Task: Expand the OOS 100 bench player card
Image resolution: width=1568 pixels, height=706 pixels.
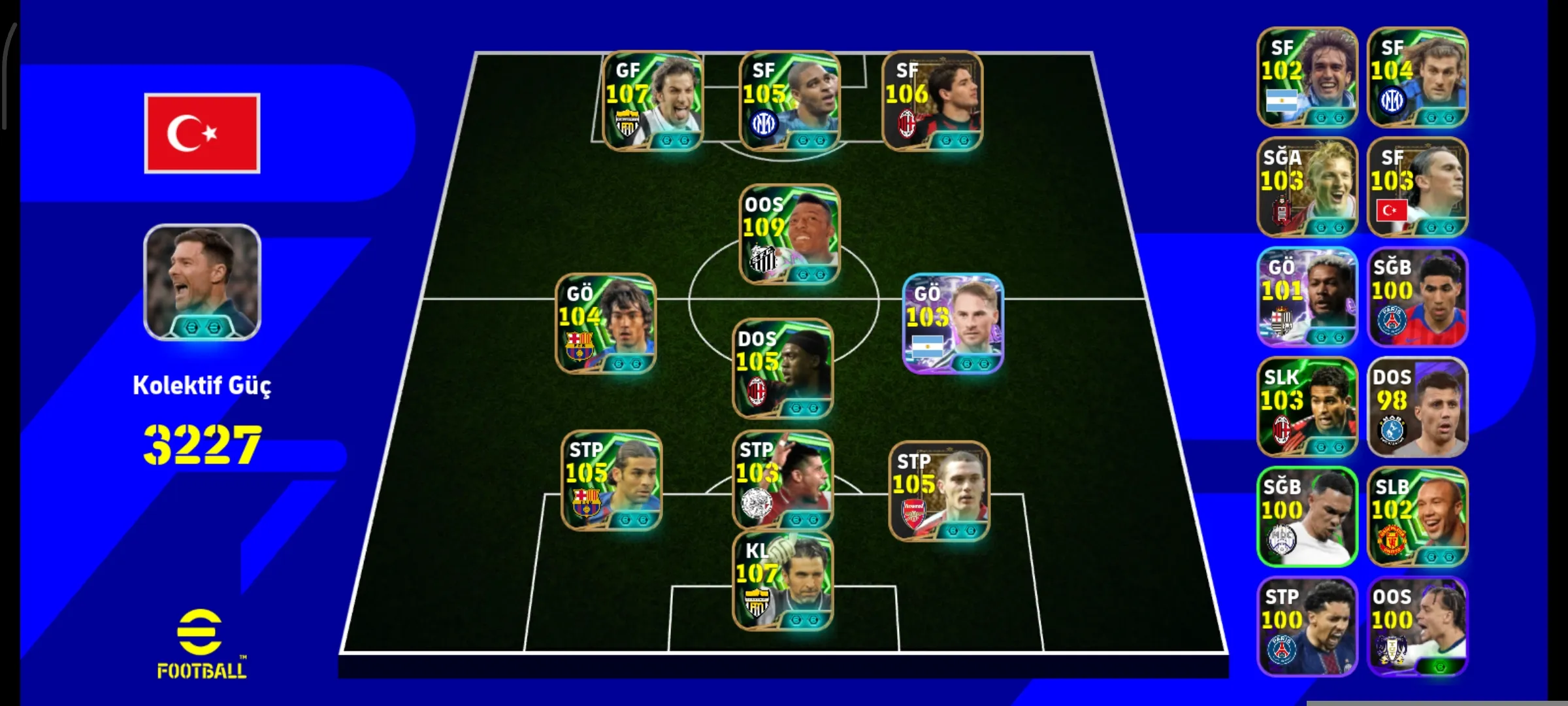Action: (1418, 628)
